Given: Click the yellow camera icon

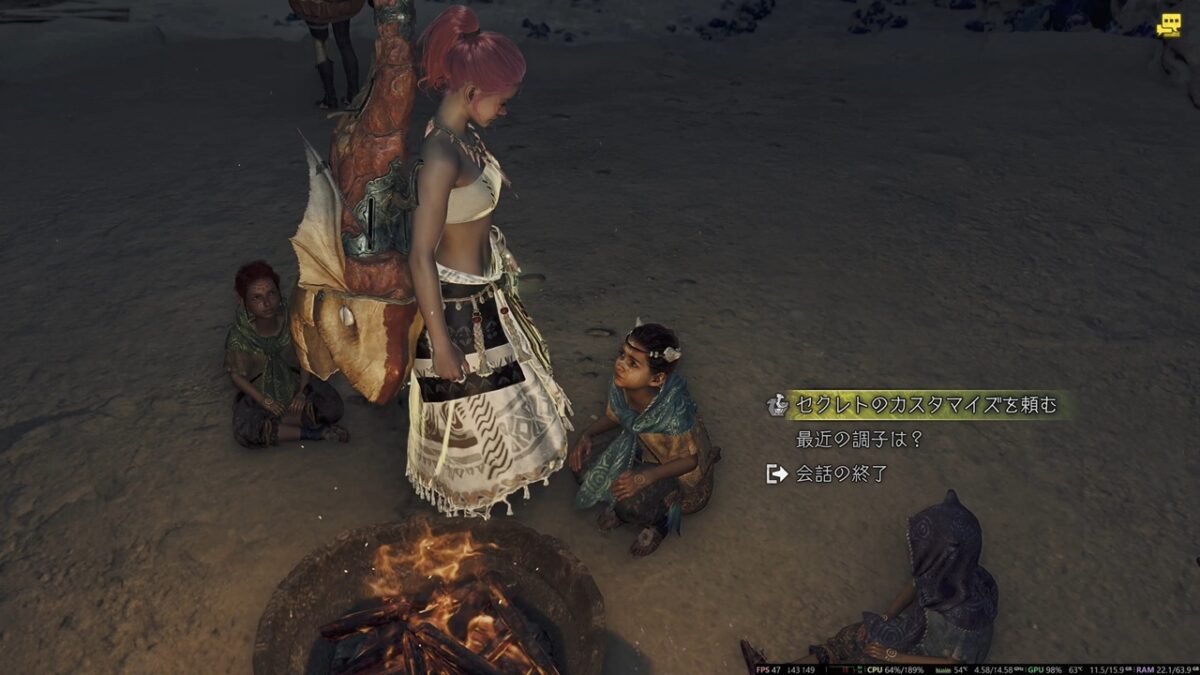Looking at the screenshot, I should pos(1168,25).
